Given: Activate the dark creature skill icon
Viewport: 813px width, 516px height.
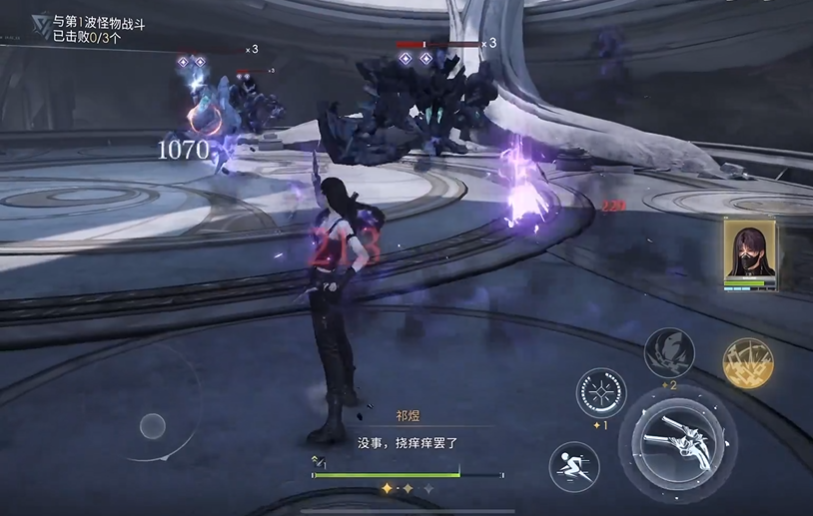Looking at the screenshot, I should pyautogui.click(x=669, y=352).
